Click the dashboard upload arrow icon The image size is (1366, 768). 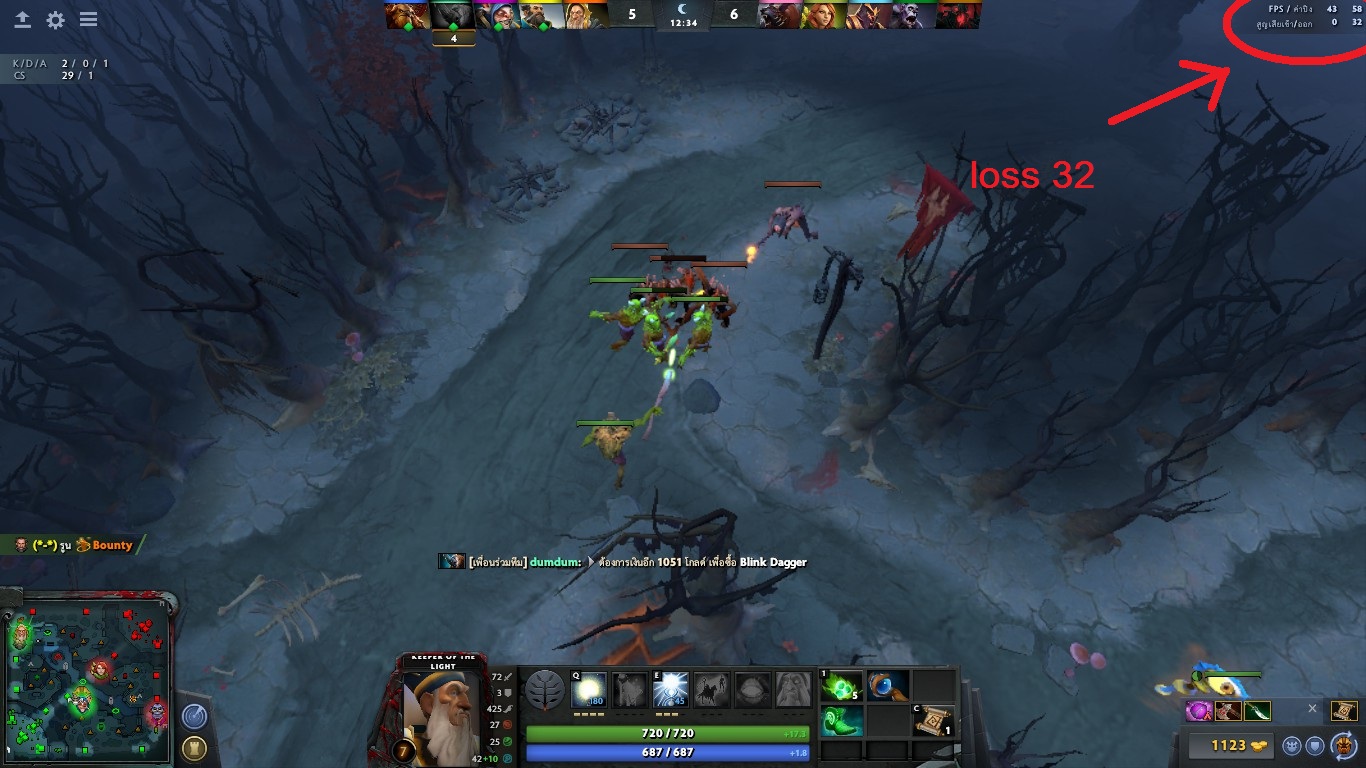pos(22,19)
